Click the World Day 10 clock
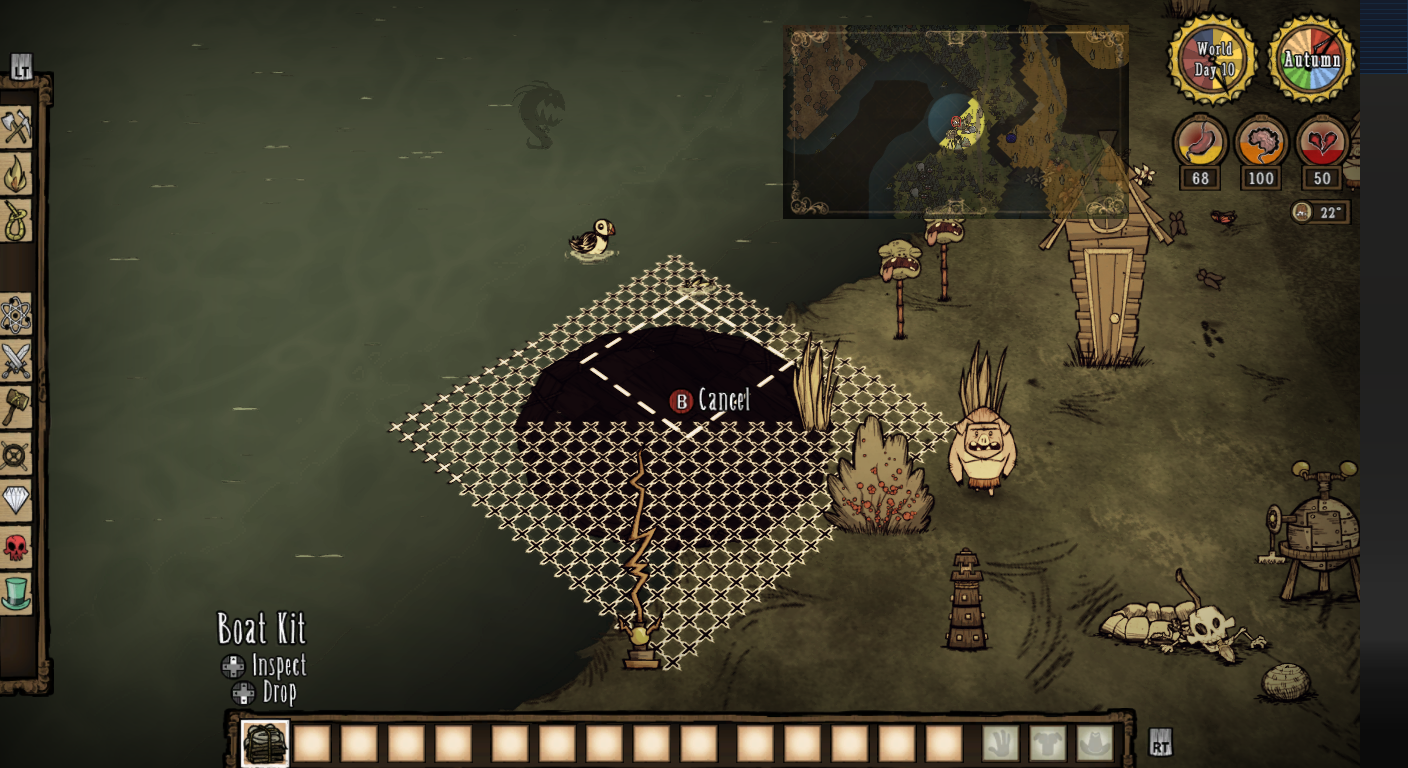The width and height of the screenshot is (1408, 768). [x=1212, y=60]
